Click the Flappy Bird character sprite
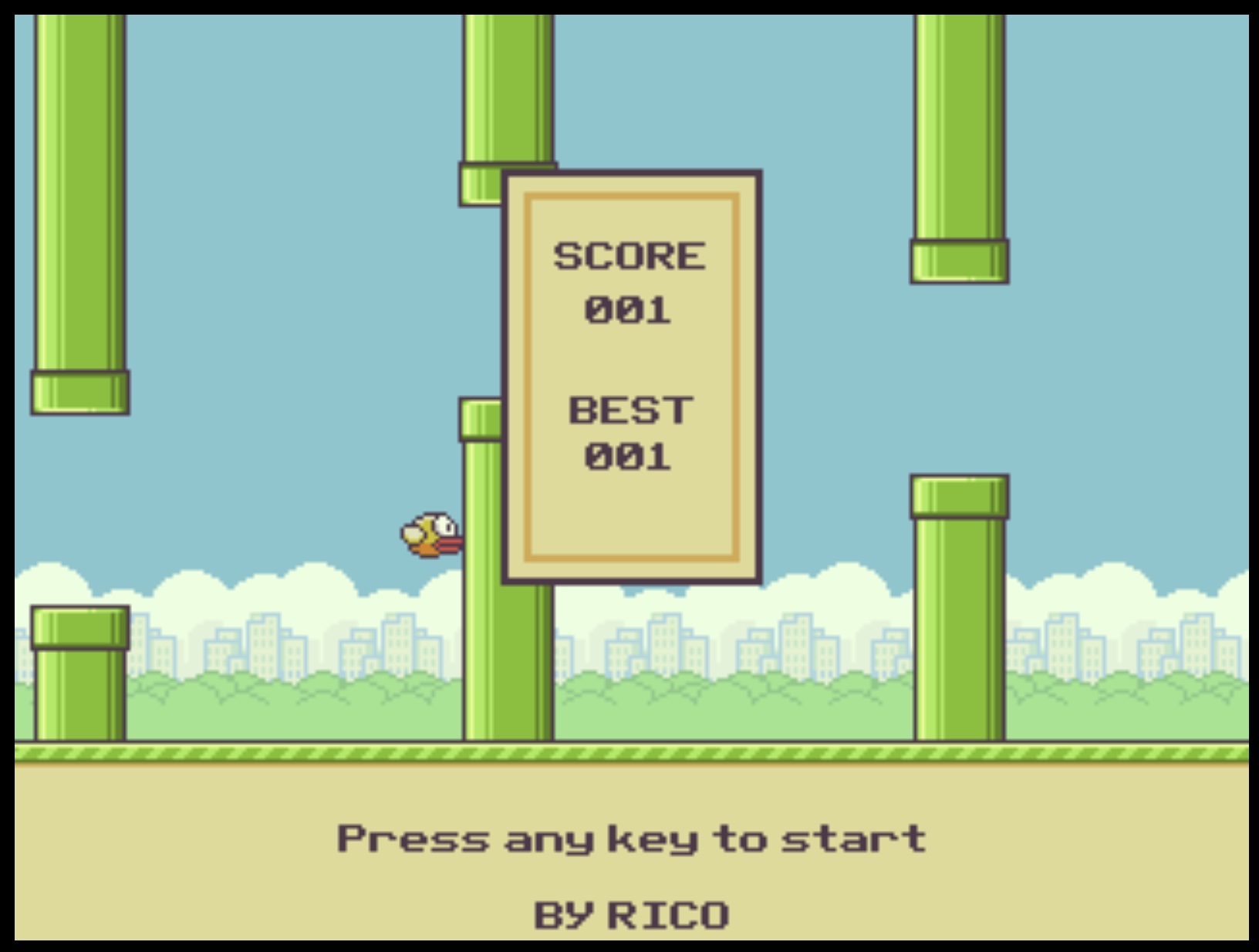Screen dimensions: 1259x952 click(x=430, y=534)
